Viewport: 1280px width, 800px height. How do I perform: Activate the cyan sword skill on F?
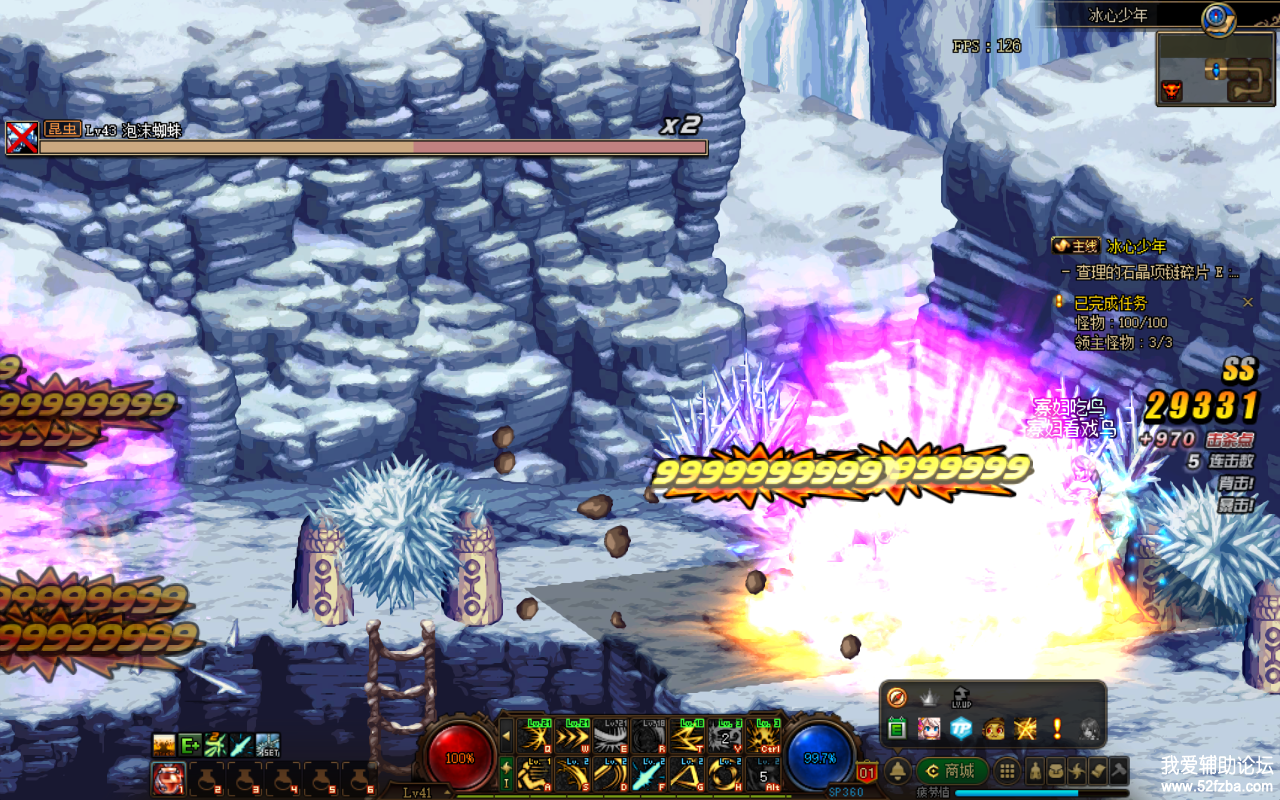point(648,773)
